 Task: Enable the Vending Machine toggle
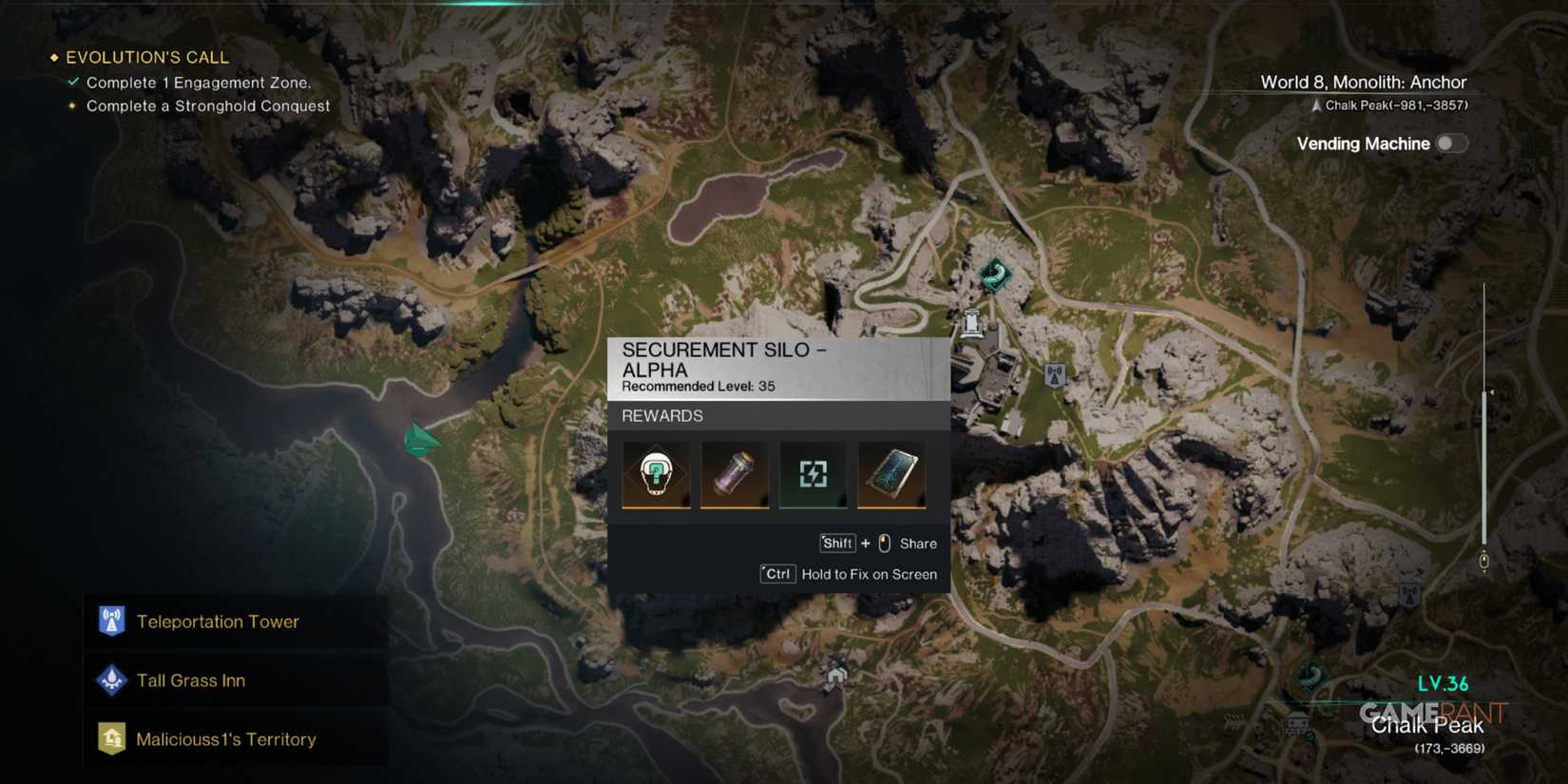click(1451, 143)
